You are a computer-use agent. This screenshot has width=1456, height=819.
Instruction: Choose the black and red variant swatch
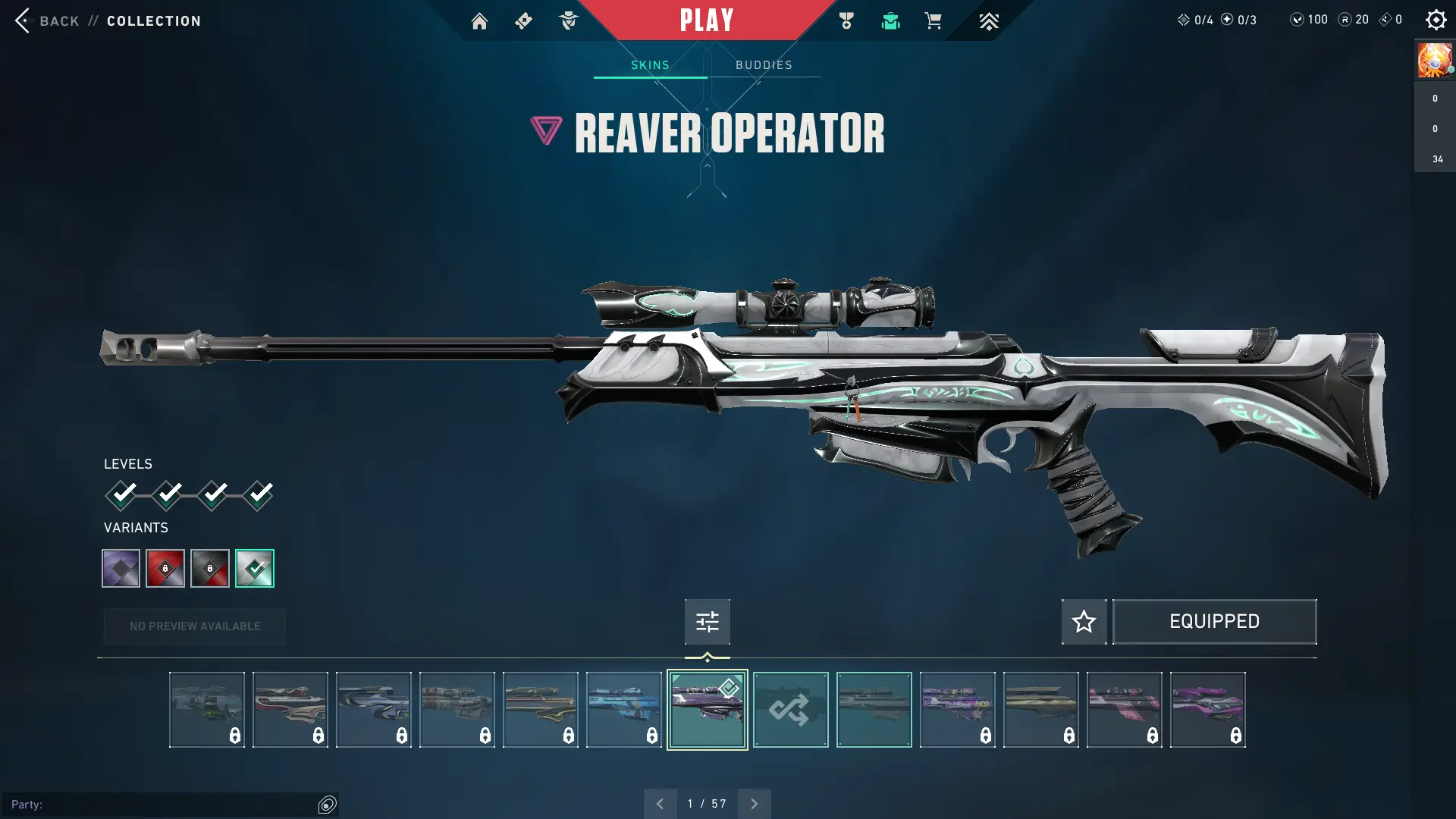(x=210, y=568)
